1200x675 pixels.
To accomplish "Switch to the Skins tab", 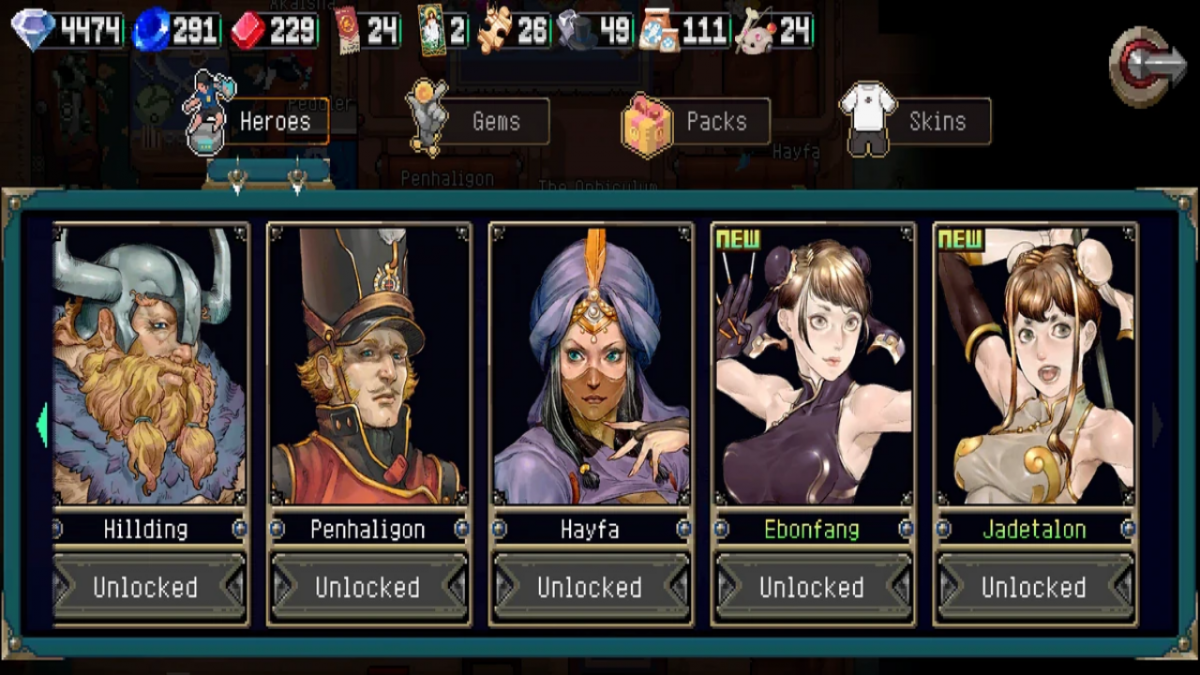I will point(918,122).
